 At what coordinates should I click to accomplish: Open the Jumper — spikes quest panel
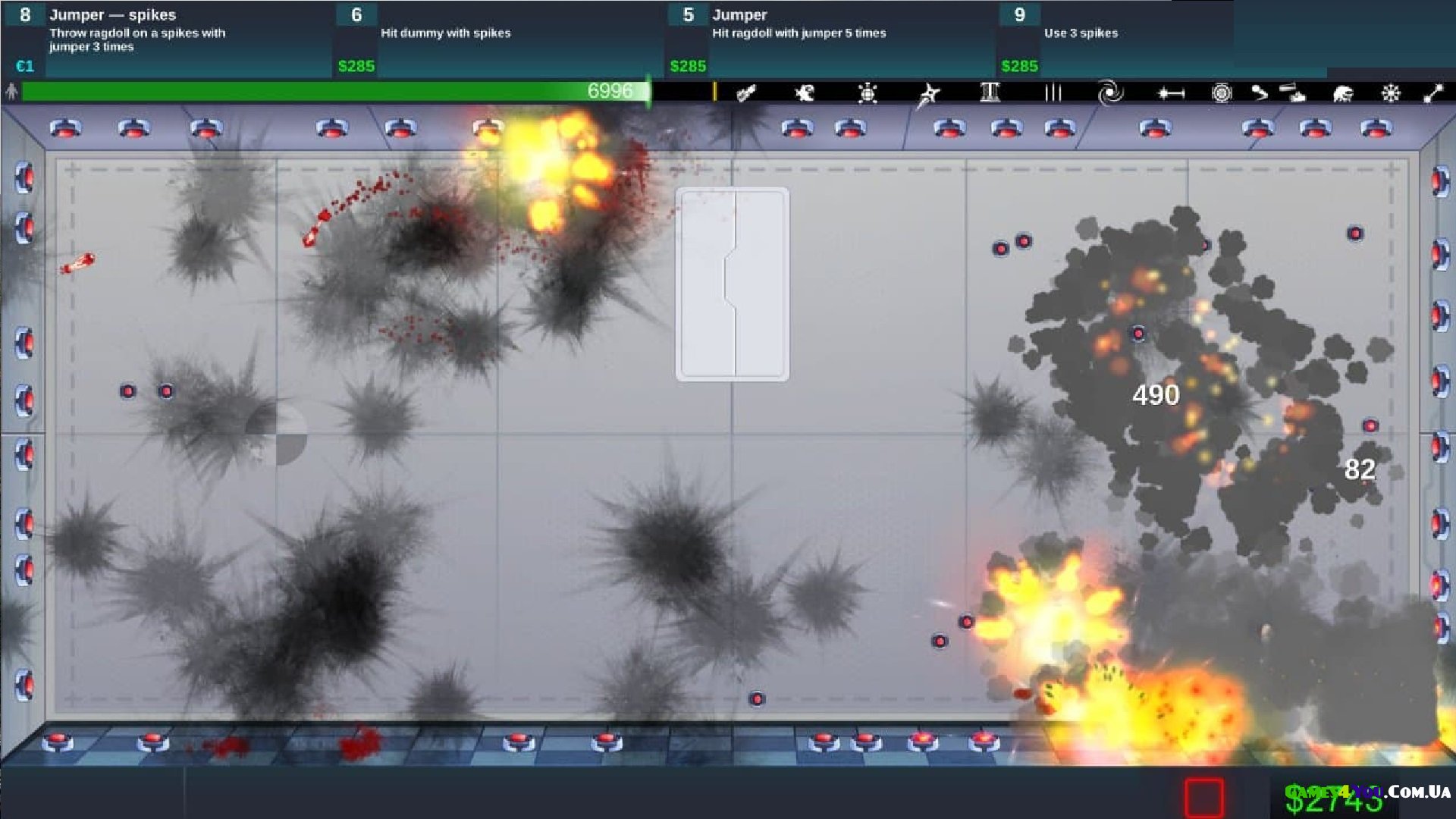(167, 39)
